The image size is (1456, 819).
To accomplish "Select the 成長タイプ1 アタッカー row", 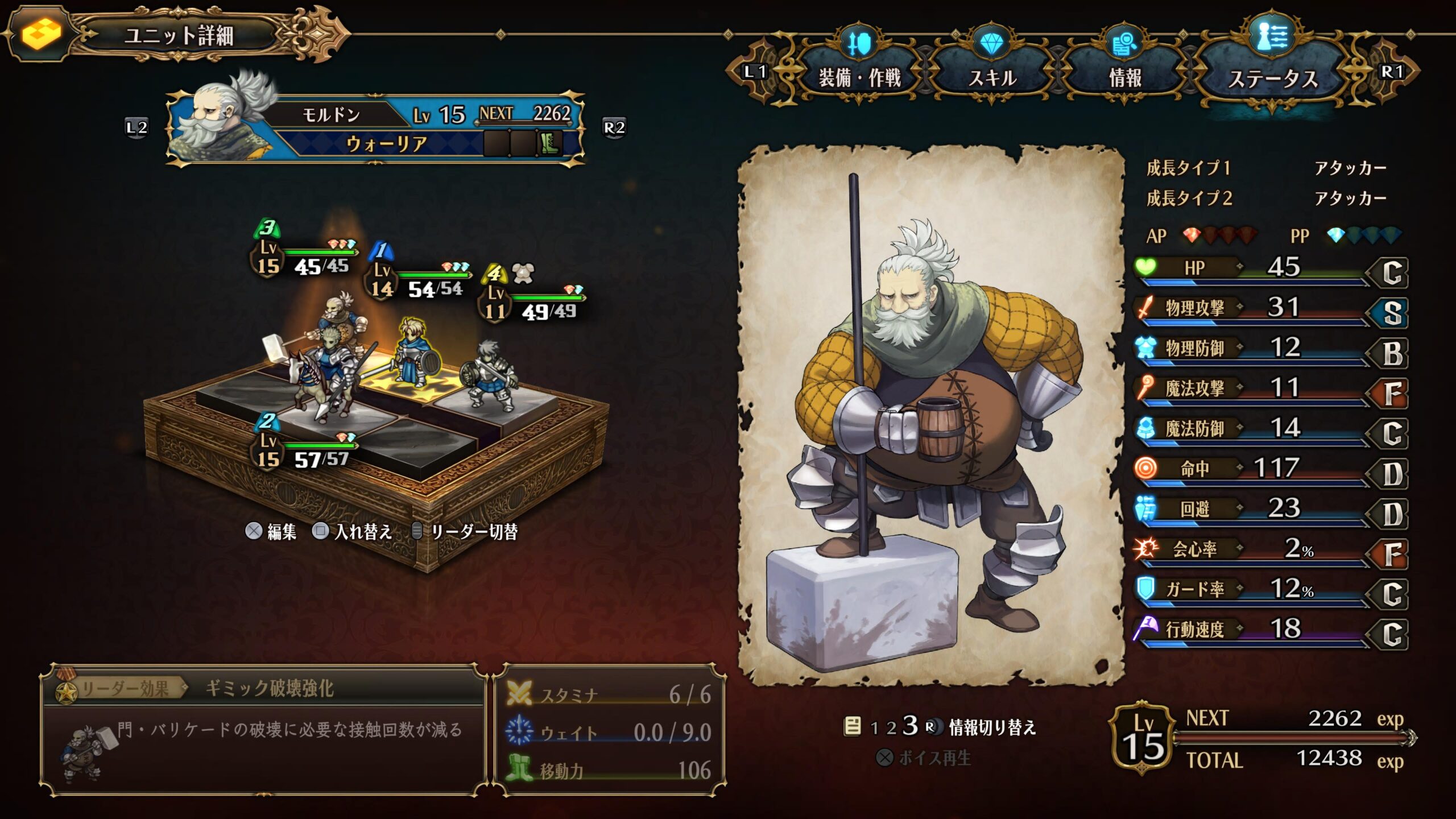I will tap(1266, 168).
